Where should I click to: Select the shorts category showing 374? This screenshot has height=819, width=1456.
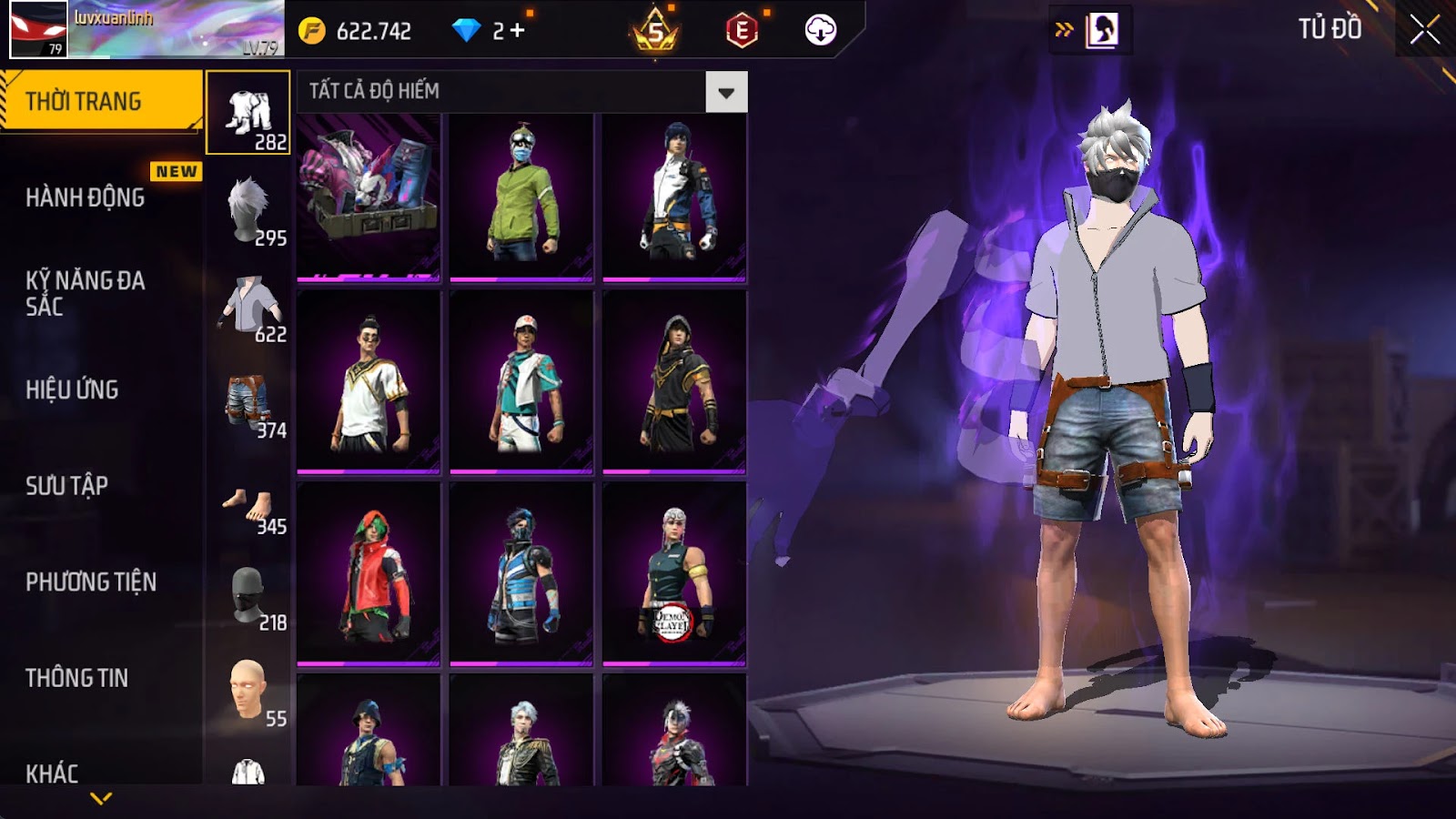[x=248, y=403]
